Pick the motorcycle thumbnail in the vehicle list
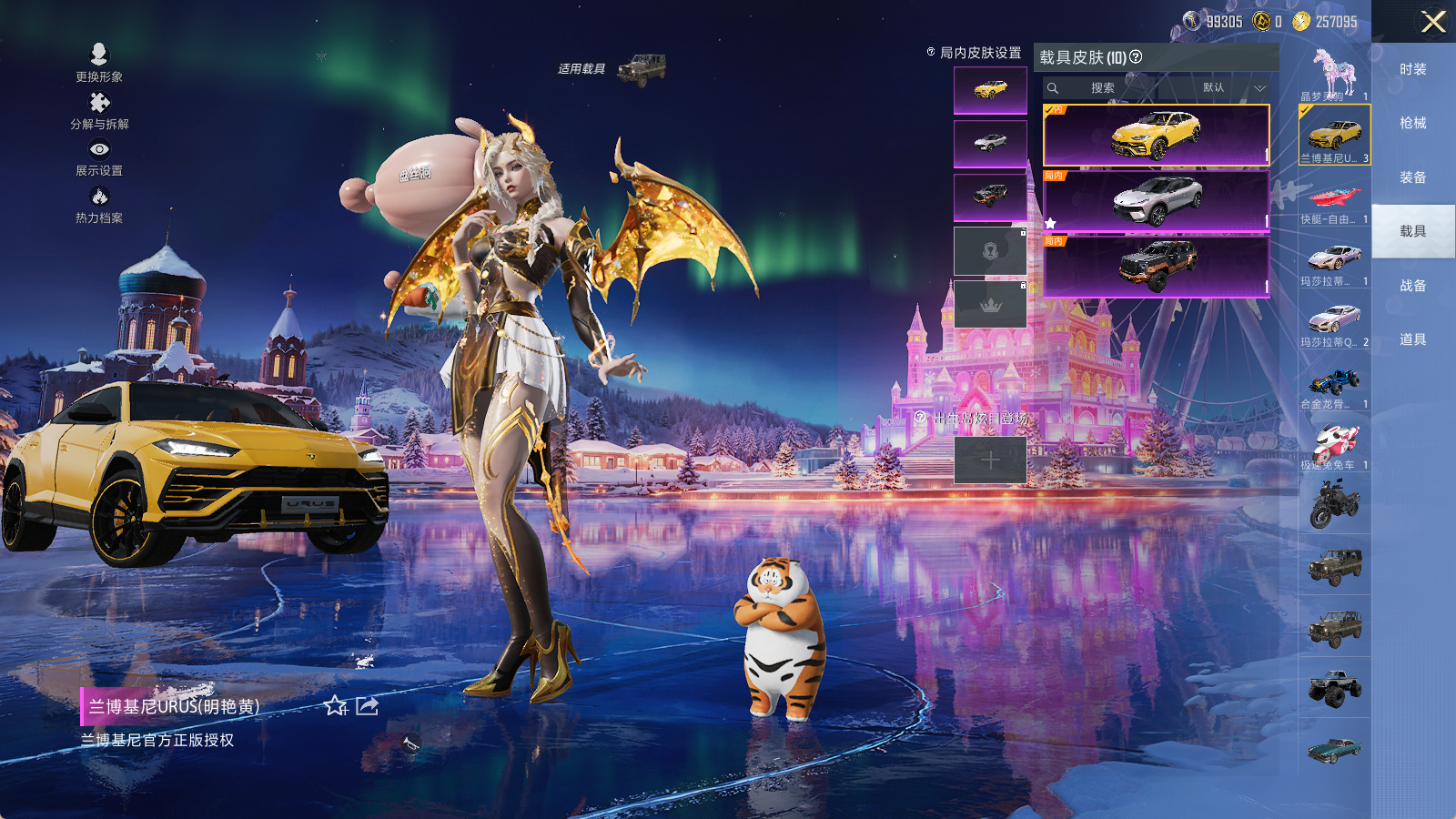1456x819 pixels. pyautogui.click(x=1334, y=503)
